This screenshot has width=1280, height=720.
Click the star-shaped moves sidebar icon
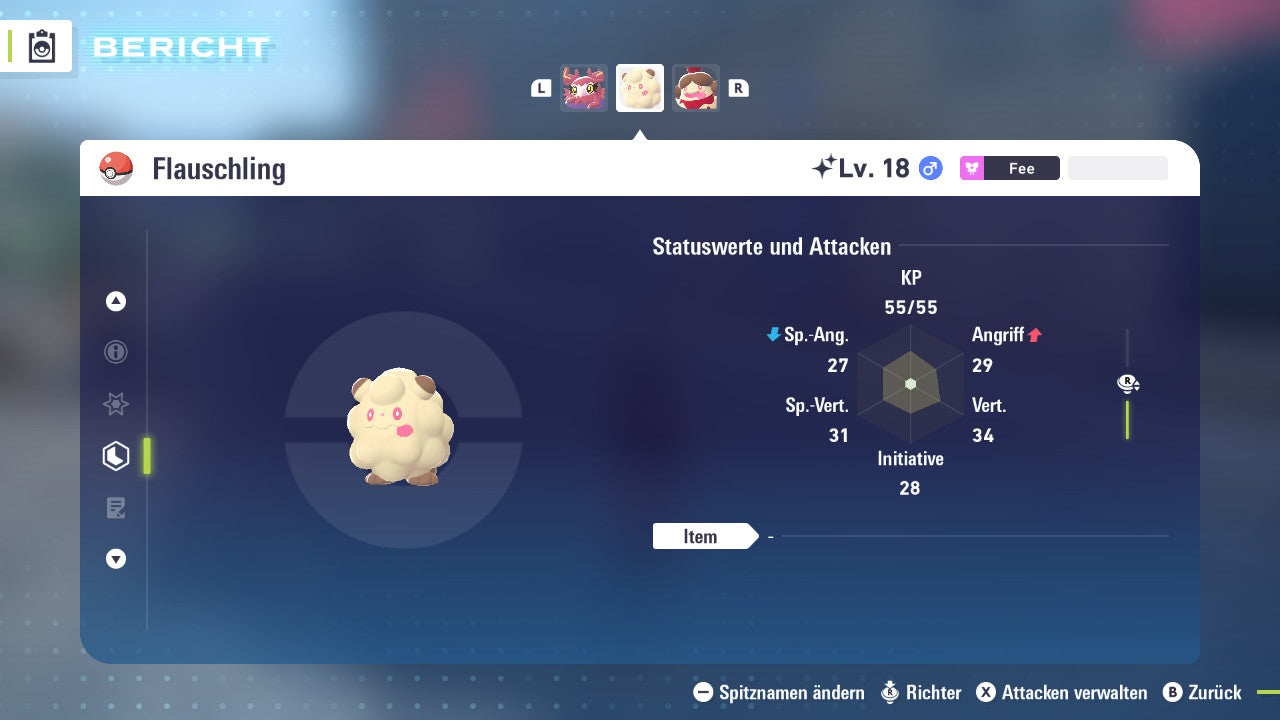[x=116, y=404]
